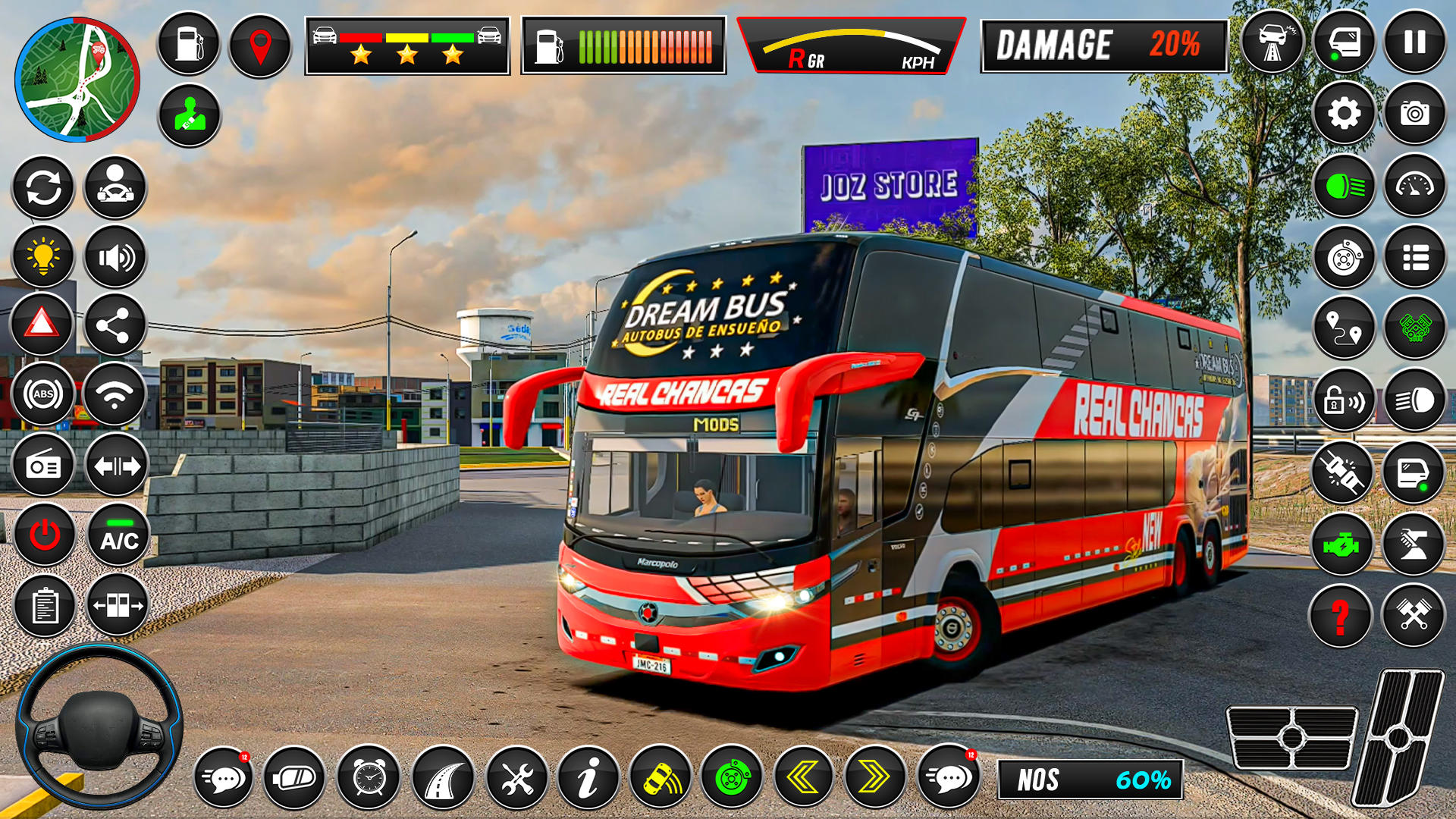Click the share icon button

pyautogui.click(x=114, y=325)
